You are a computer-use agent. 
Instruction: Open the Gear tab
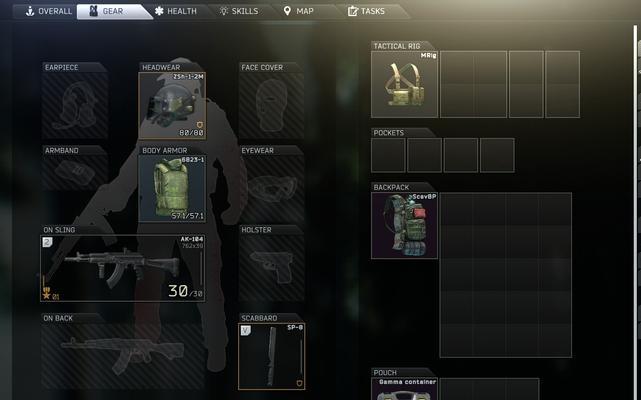(106, 11)
